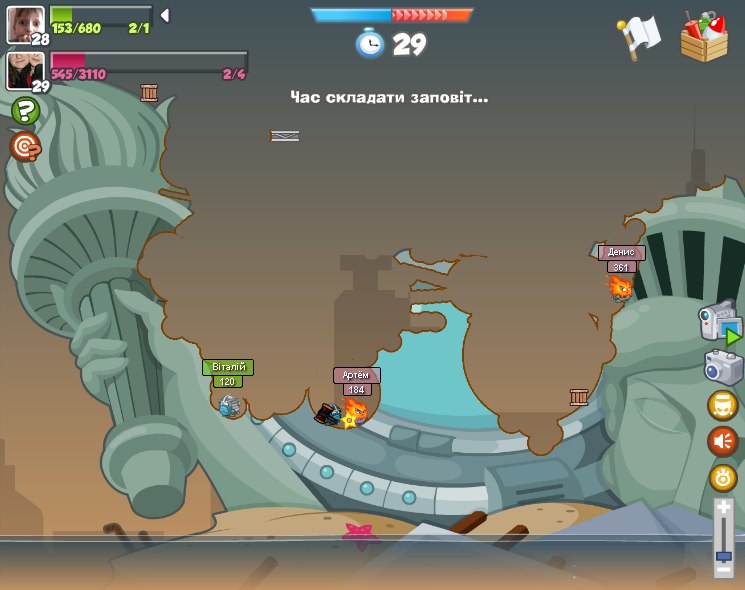Screen dimensions: 745x590
Task: Click the orange target hint button
Action: [25, 146]
